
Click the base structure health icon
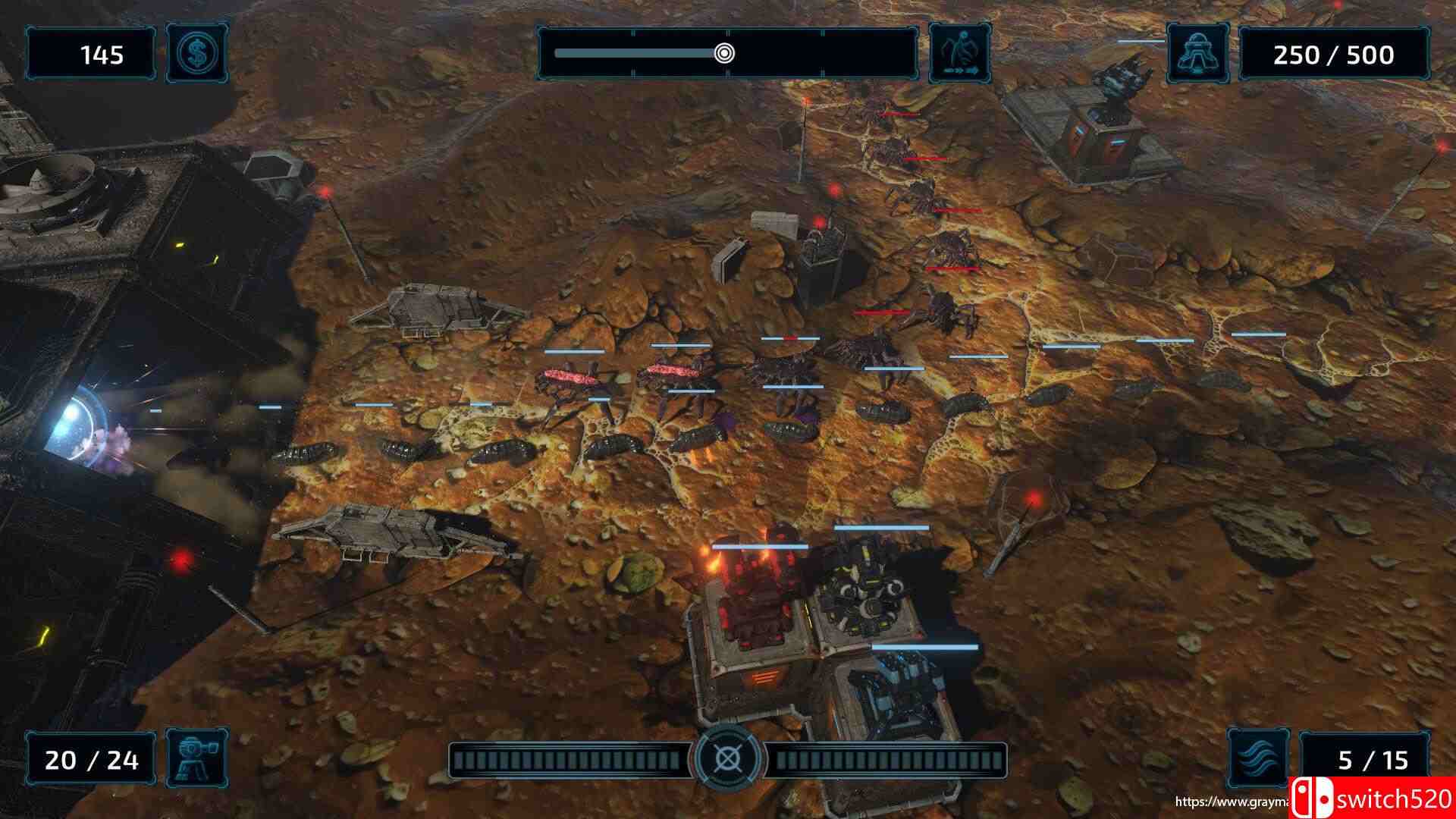click(1197, 54)
